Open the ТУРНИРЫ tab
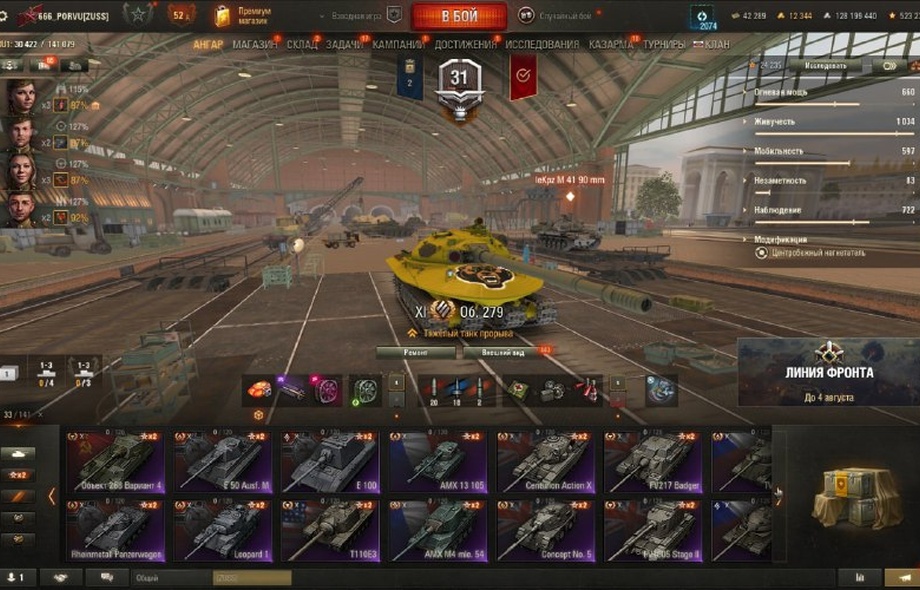This screenshot has width=920, height=590. (x=664, y=45)
